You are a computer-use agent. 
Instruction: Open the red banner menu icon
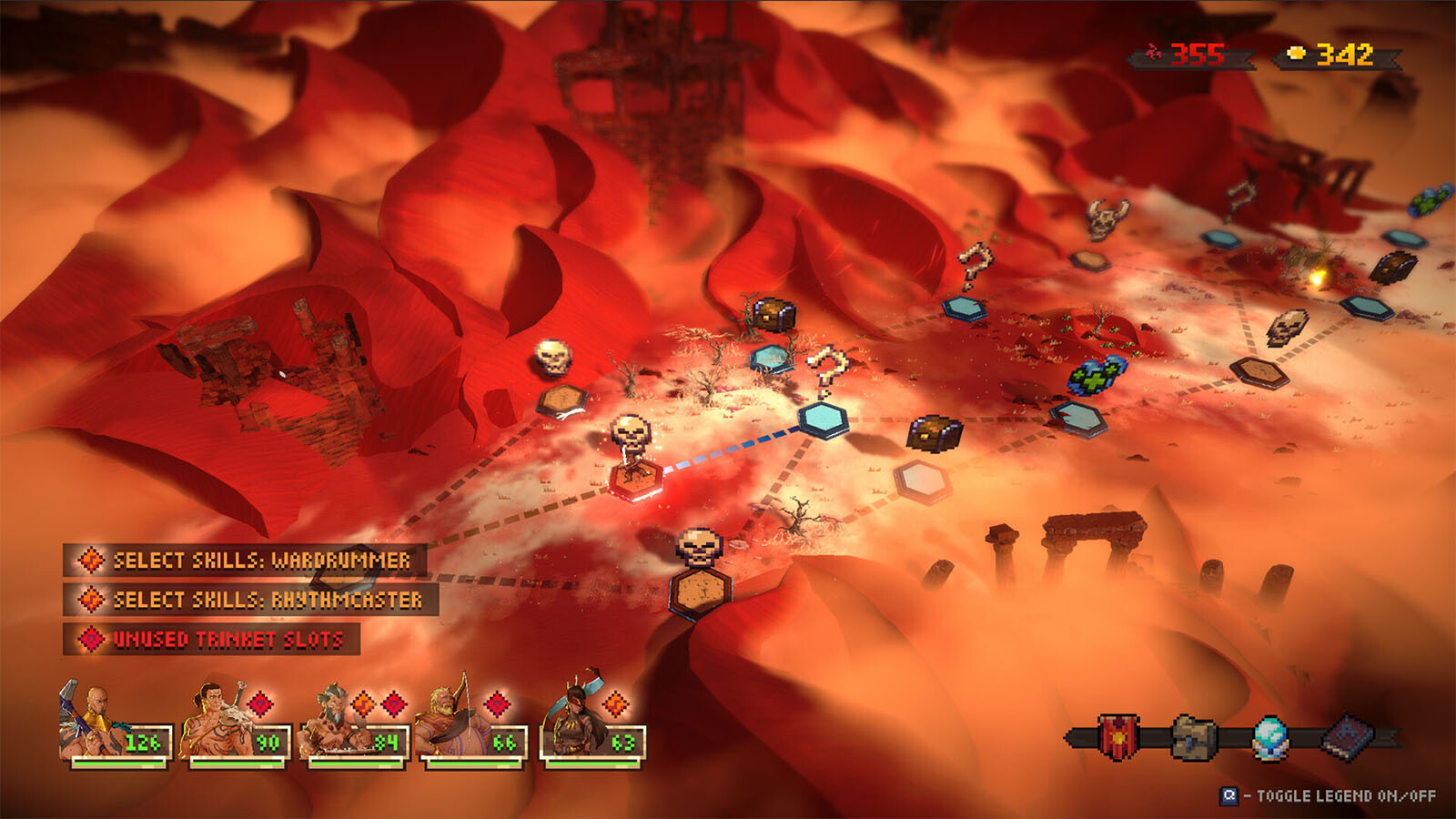[x=1118, y=736]
